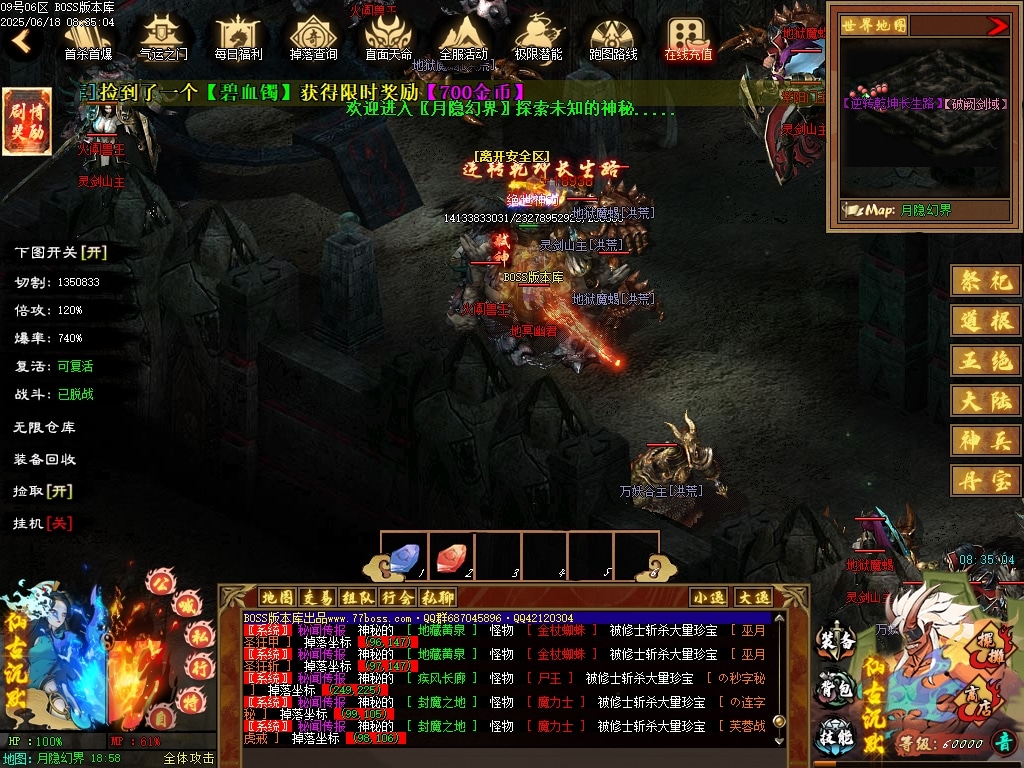Click the 在线充值 dice recharge icon
This screenshot has width=1024, height=768.
688,36
